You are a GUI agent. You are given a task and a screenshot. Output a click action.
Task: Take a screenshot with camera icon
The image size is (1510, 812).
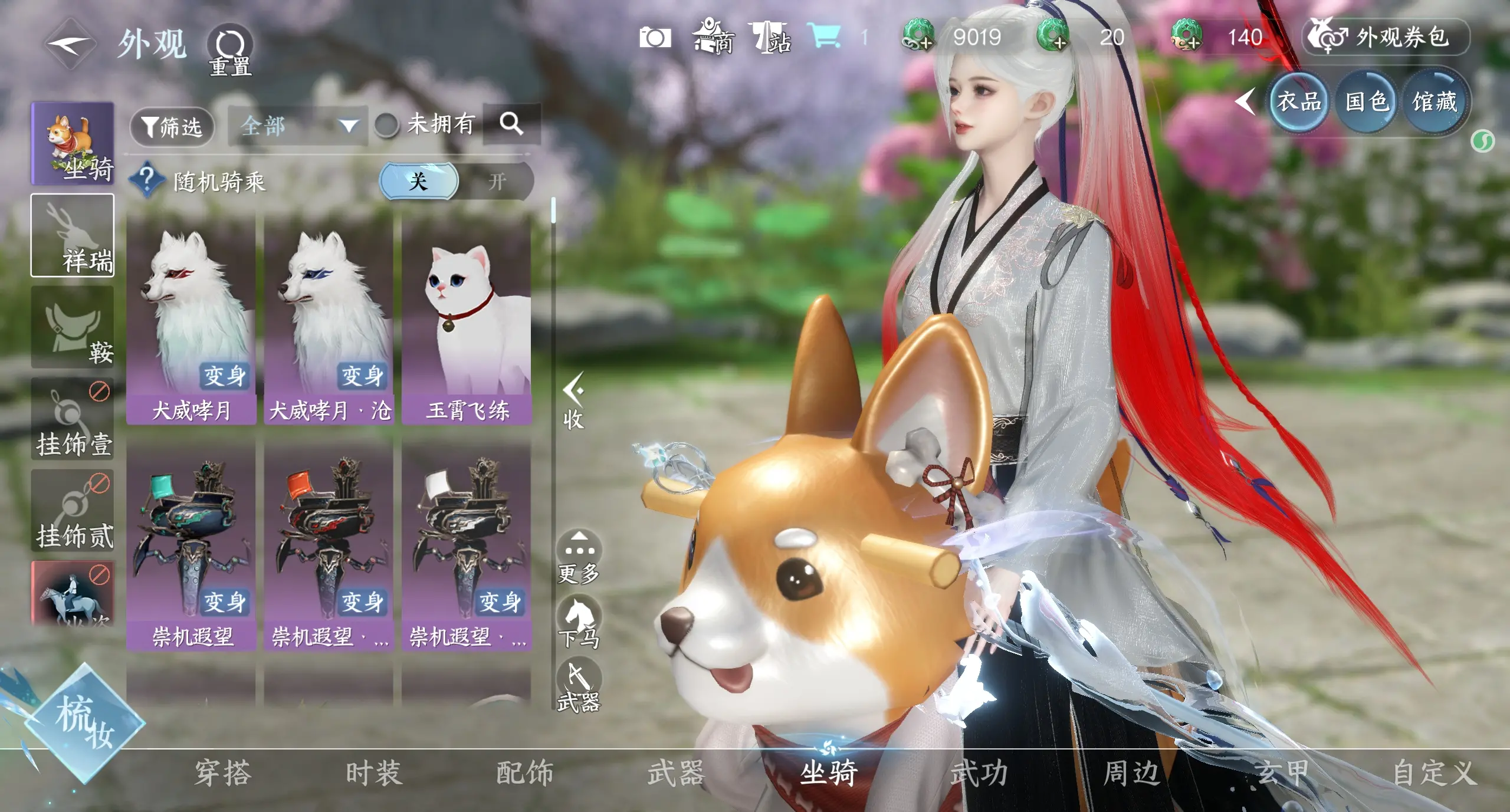click(655, 38)
